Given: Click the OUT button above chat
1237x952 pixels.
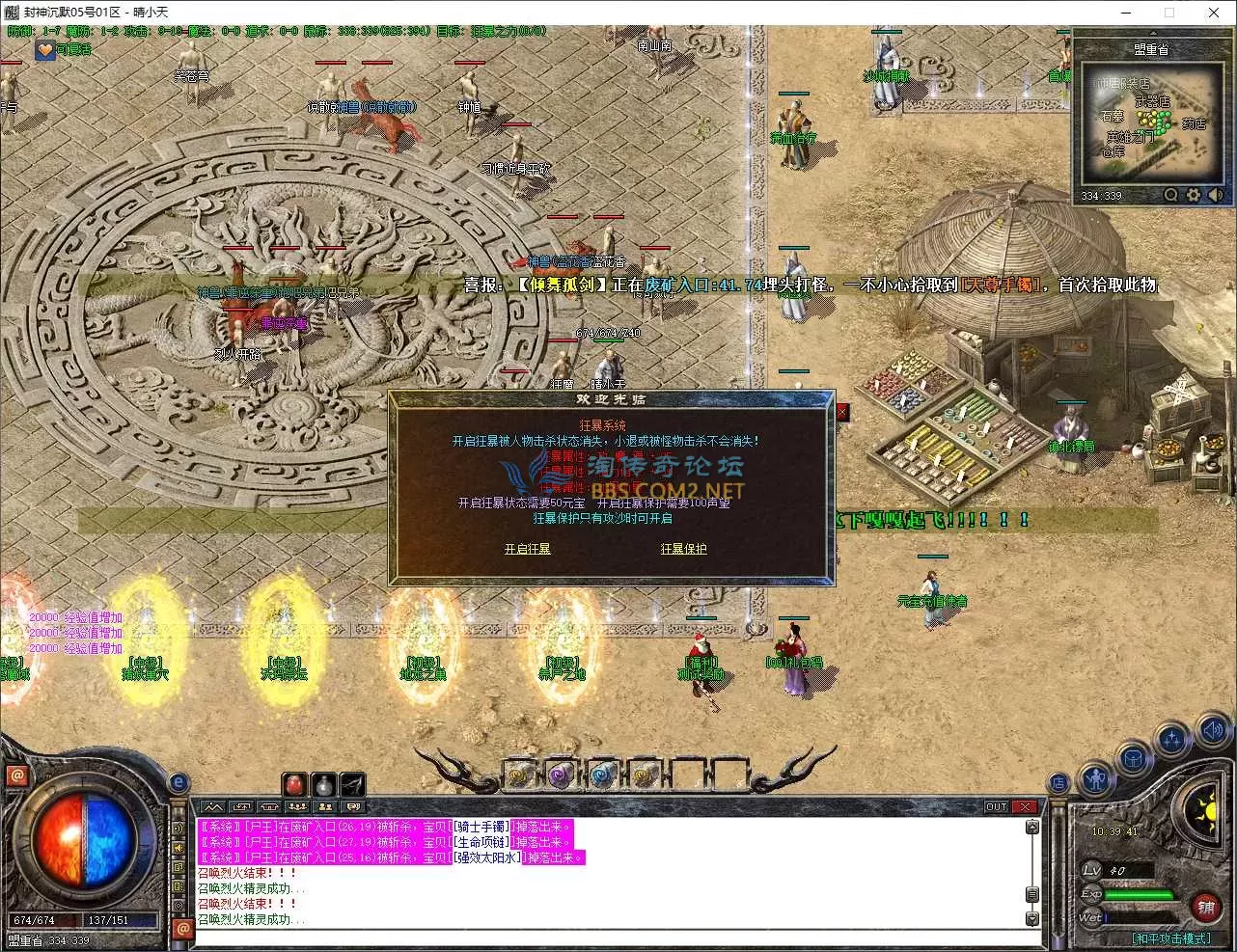Looking at the screenshot, I should click(x=996, y=806).
